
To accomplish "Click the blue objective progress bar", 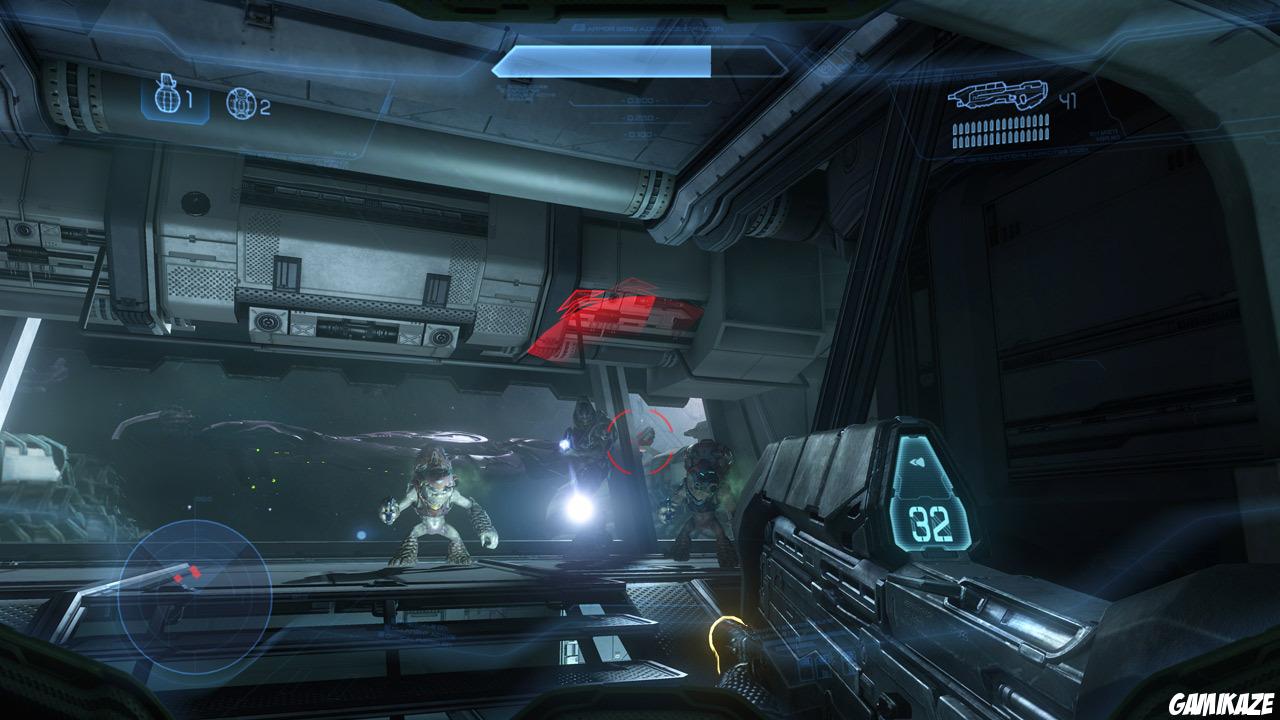I will [600, 60].
